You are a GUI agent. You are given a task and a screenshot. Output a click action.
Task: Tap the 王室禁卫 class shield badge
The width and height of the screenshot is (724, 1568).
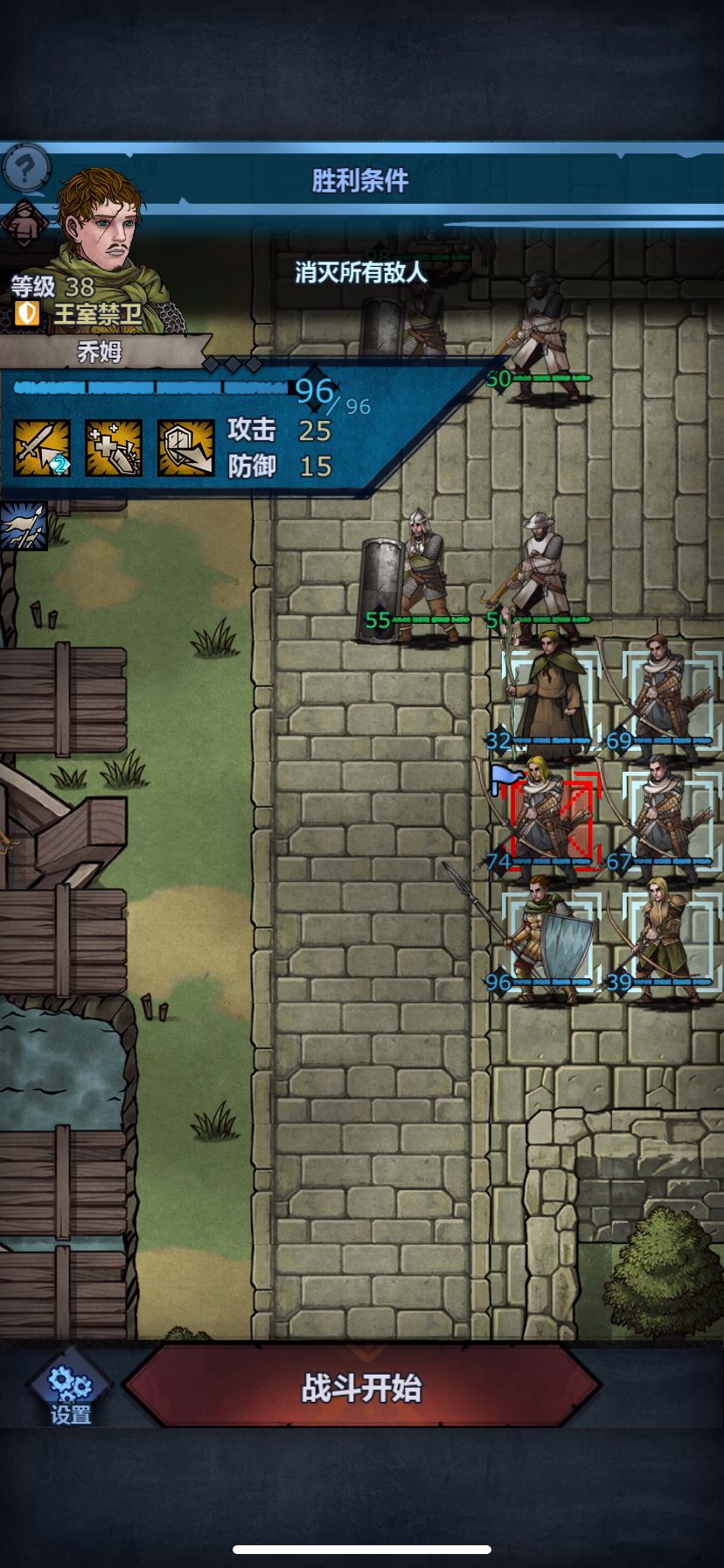(28, 313)
